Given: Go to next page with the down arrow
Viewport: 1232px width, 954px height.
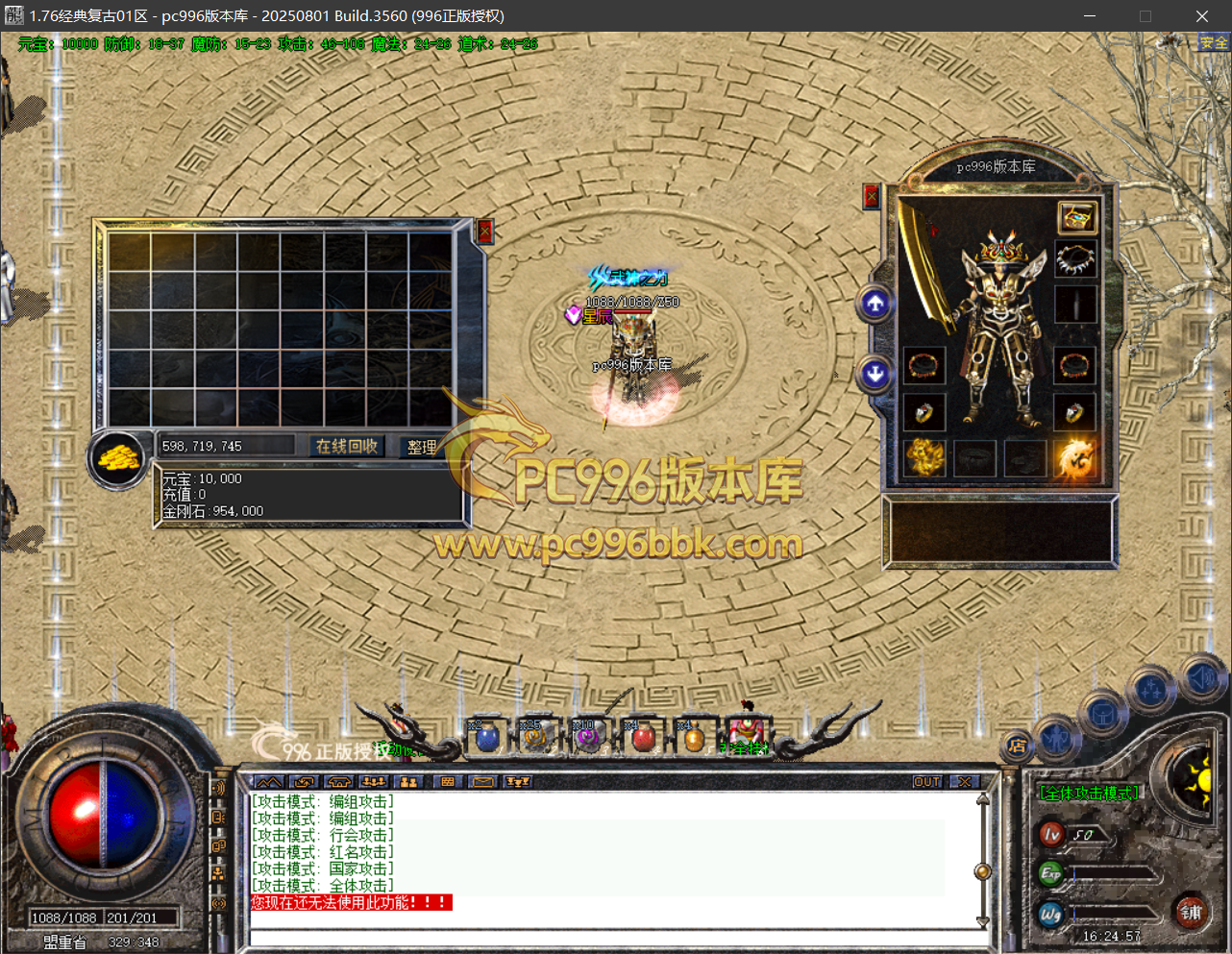Looking at the screenshot, I should [x=875, y=373].
